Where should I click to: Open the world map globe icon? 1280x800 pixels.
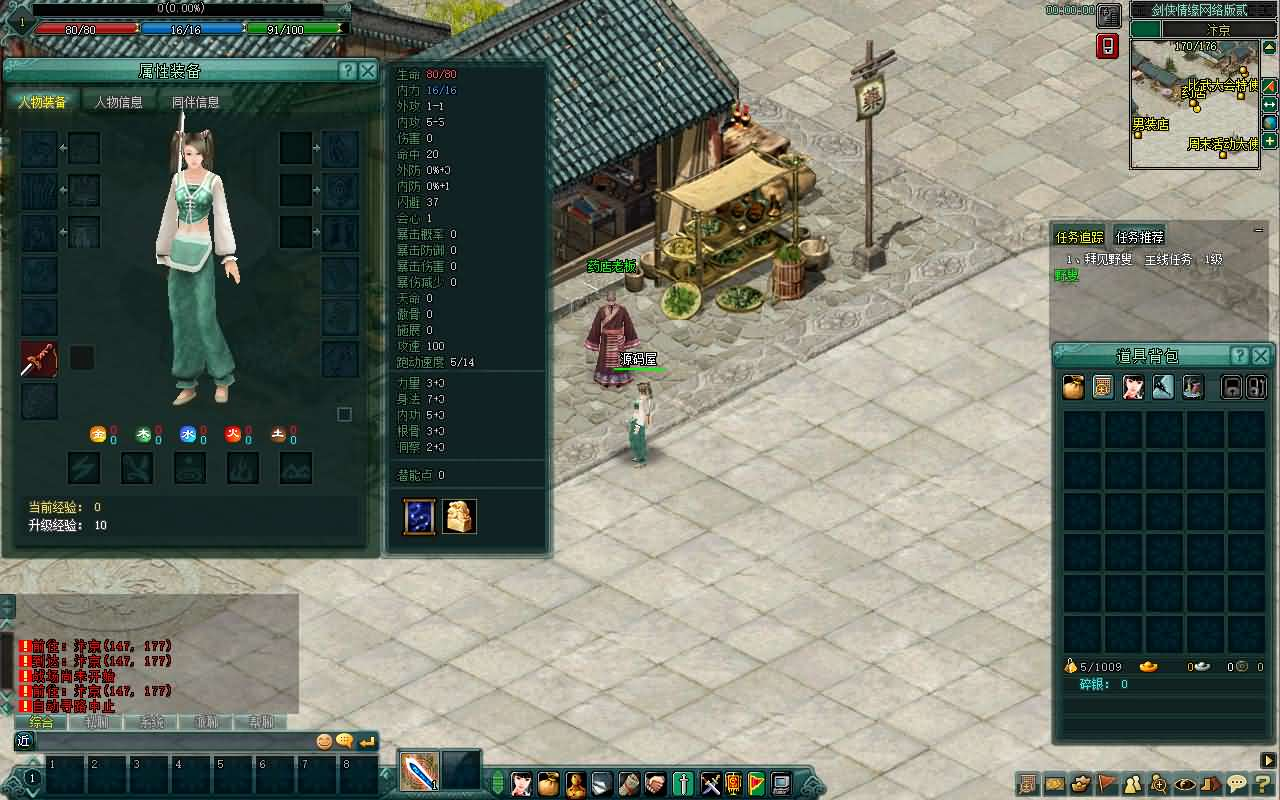tap(1270, 123)
